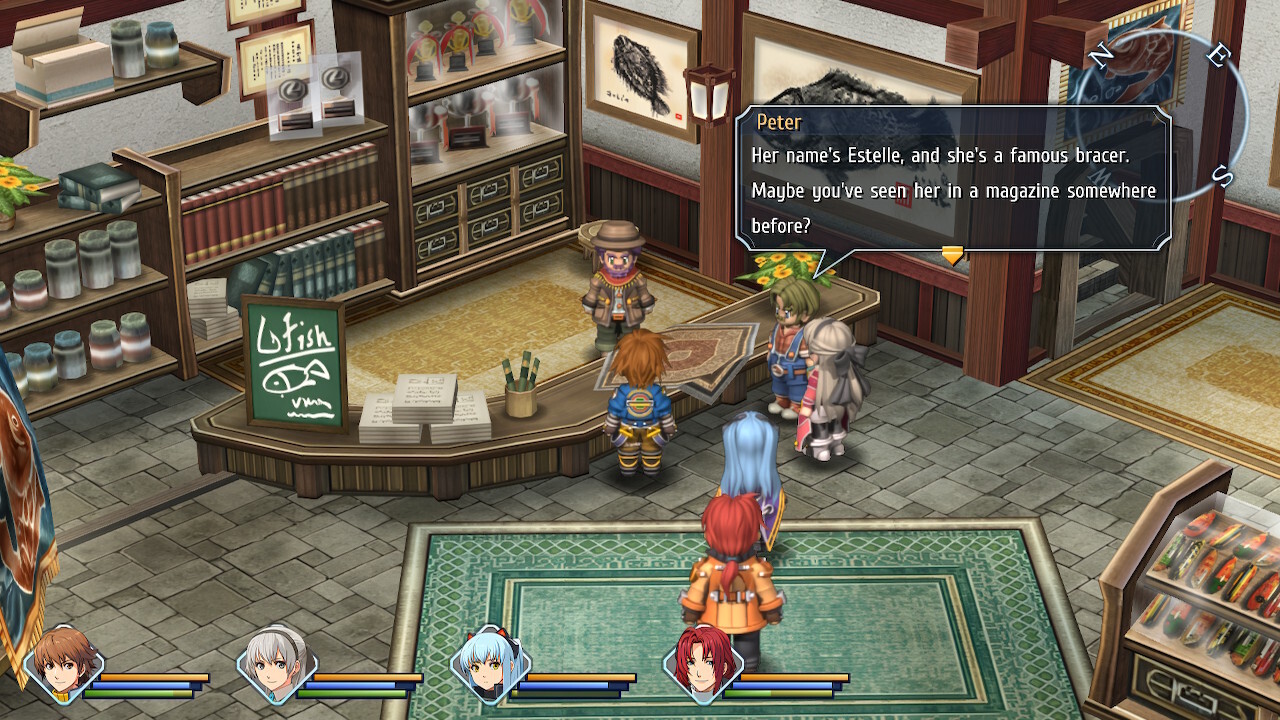Select the silver-haired party member portrait
The height and width of the screenshot is (720, 1280).
277,662
